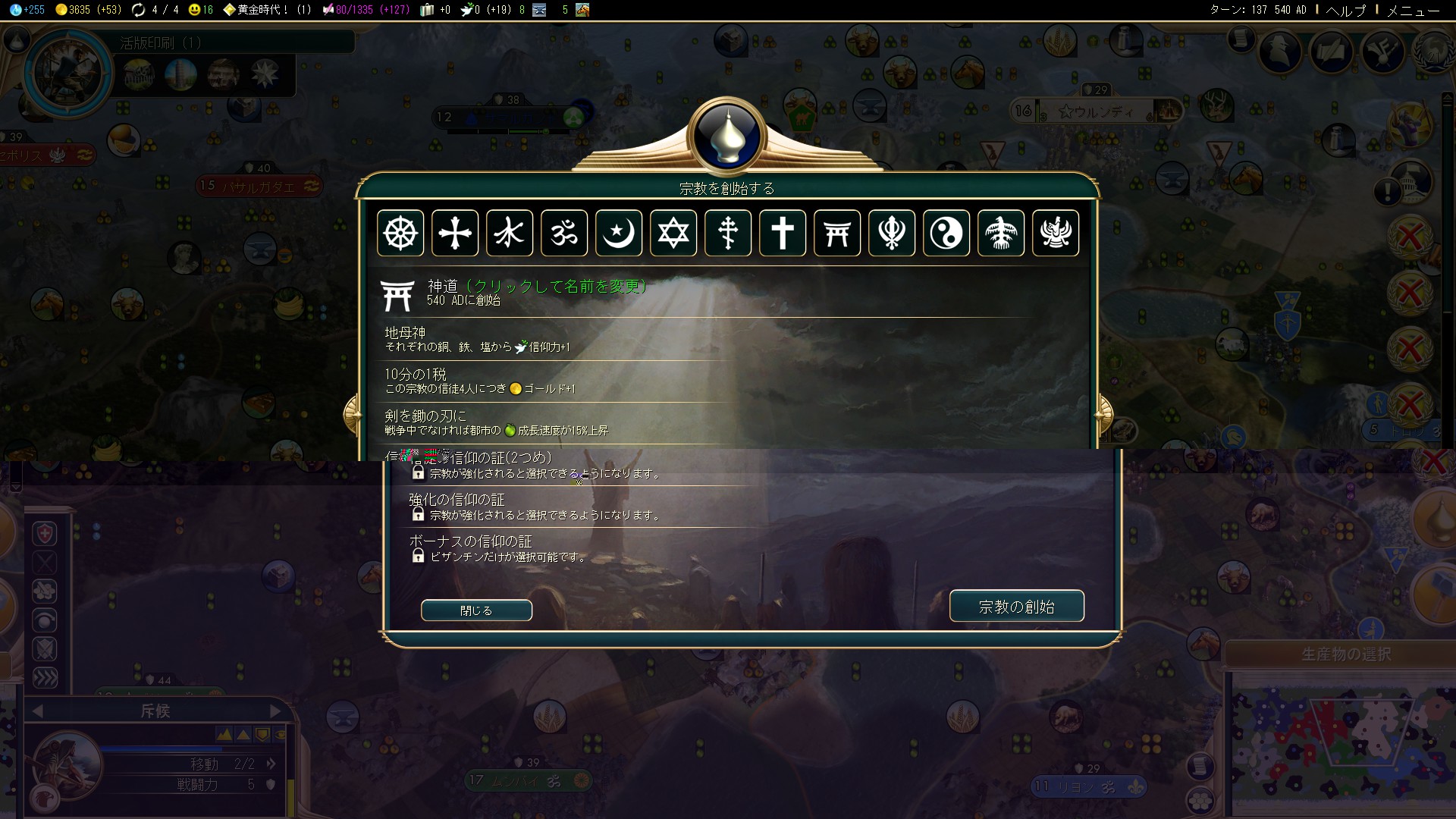Screen dimensions: 1456x819
Task: Close the dialog with 閉じる
Action: coord(476,610)
